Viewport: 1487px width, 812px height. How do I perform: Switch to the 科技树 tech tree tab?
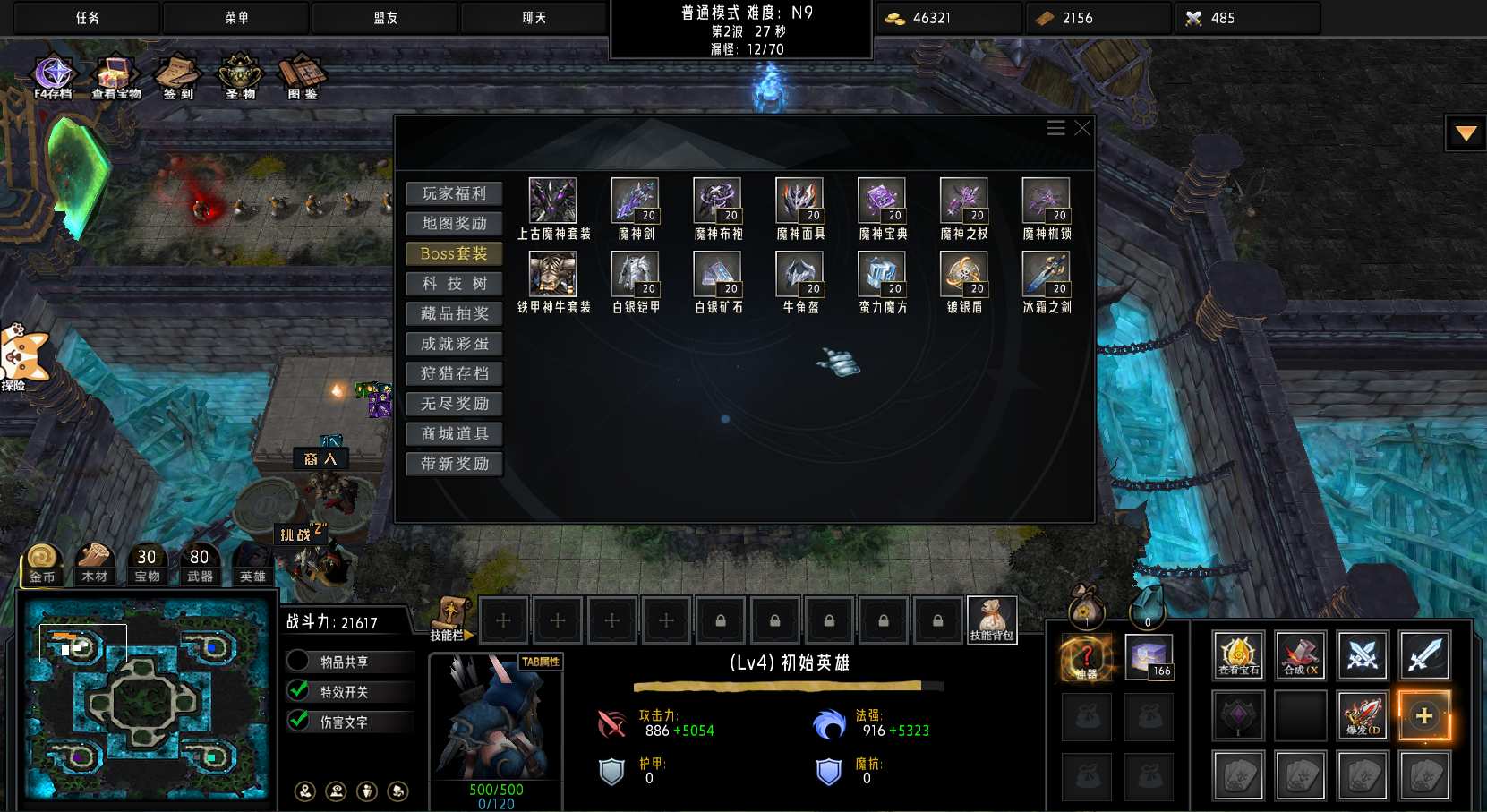[x=454, y=284]
